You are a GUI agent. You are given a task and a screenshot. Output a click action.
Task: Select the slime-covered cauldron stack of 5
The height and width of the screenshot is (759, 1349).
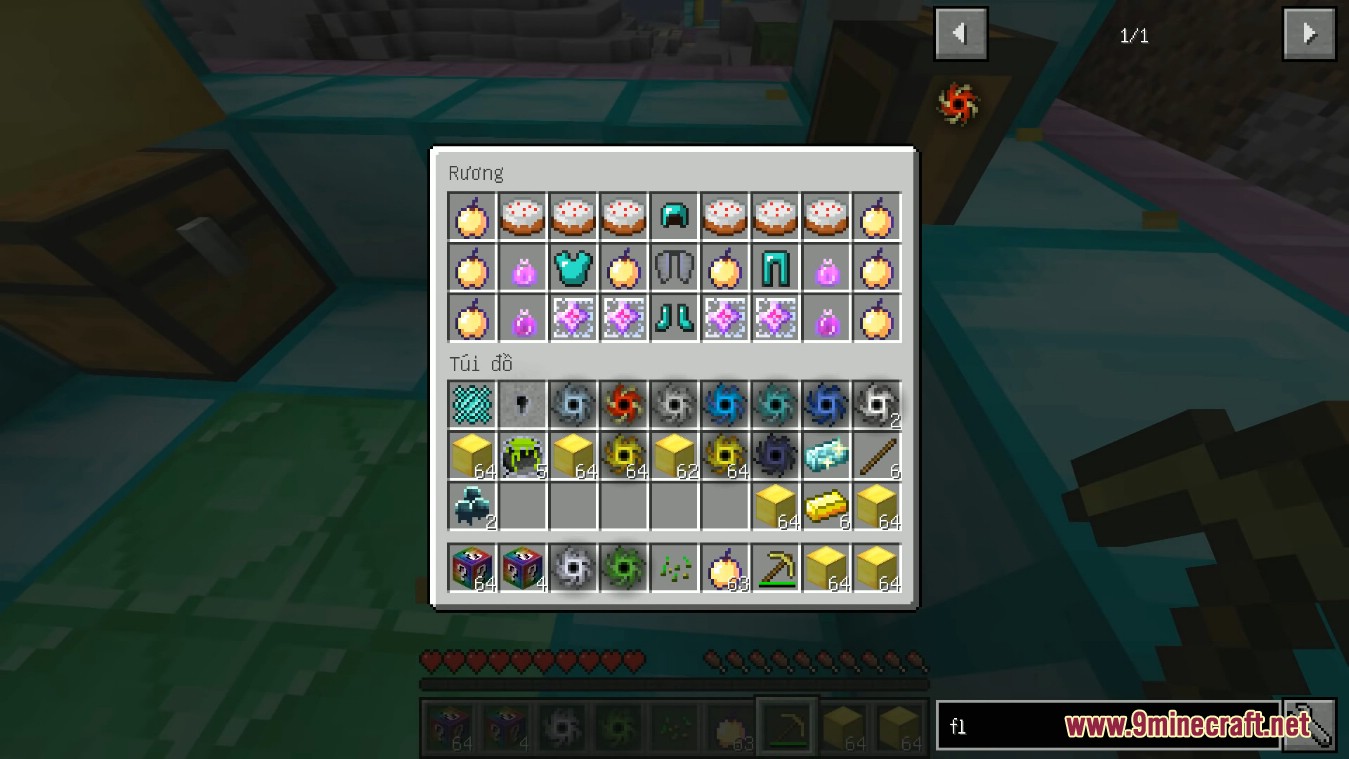tap(522, 455)
